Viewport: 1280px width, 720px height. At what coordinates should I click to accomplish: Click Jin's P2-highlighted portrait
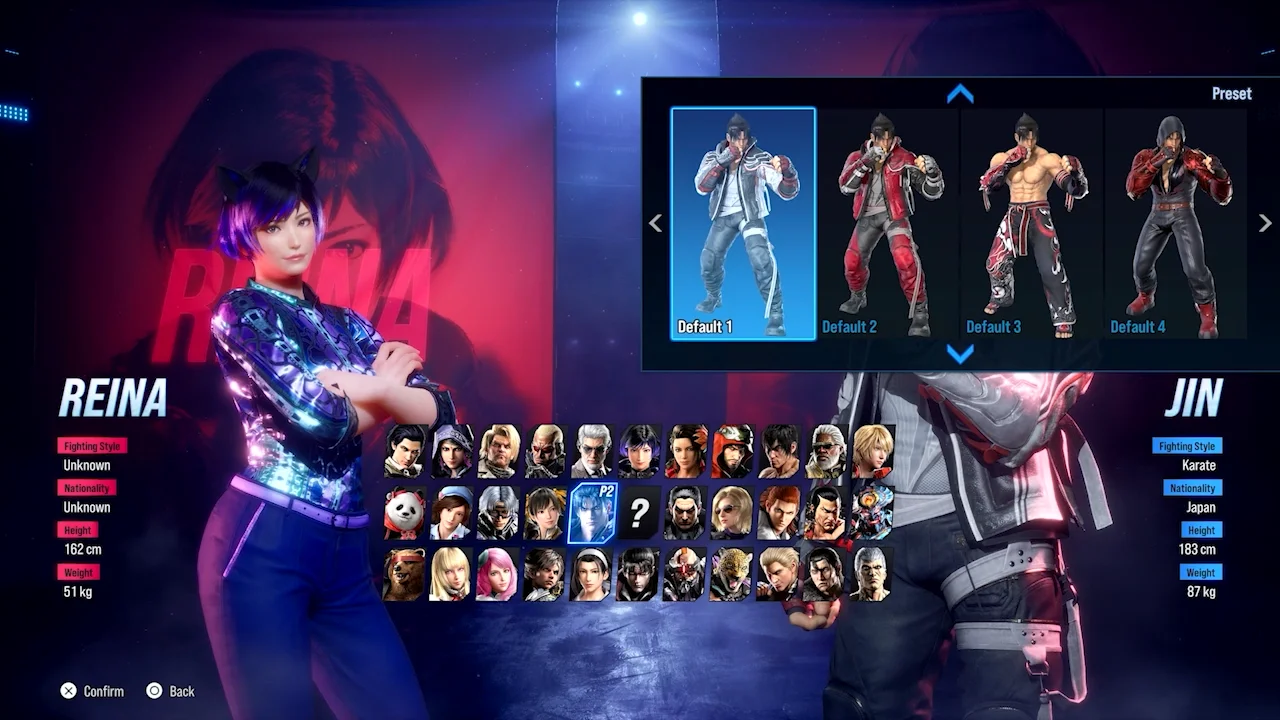point(593,512)
